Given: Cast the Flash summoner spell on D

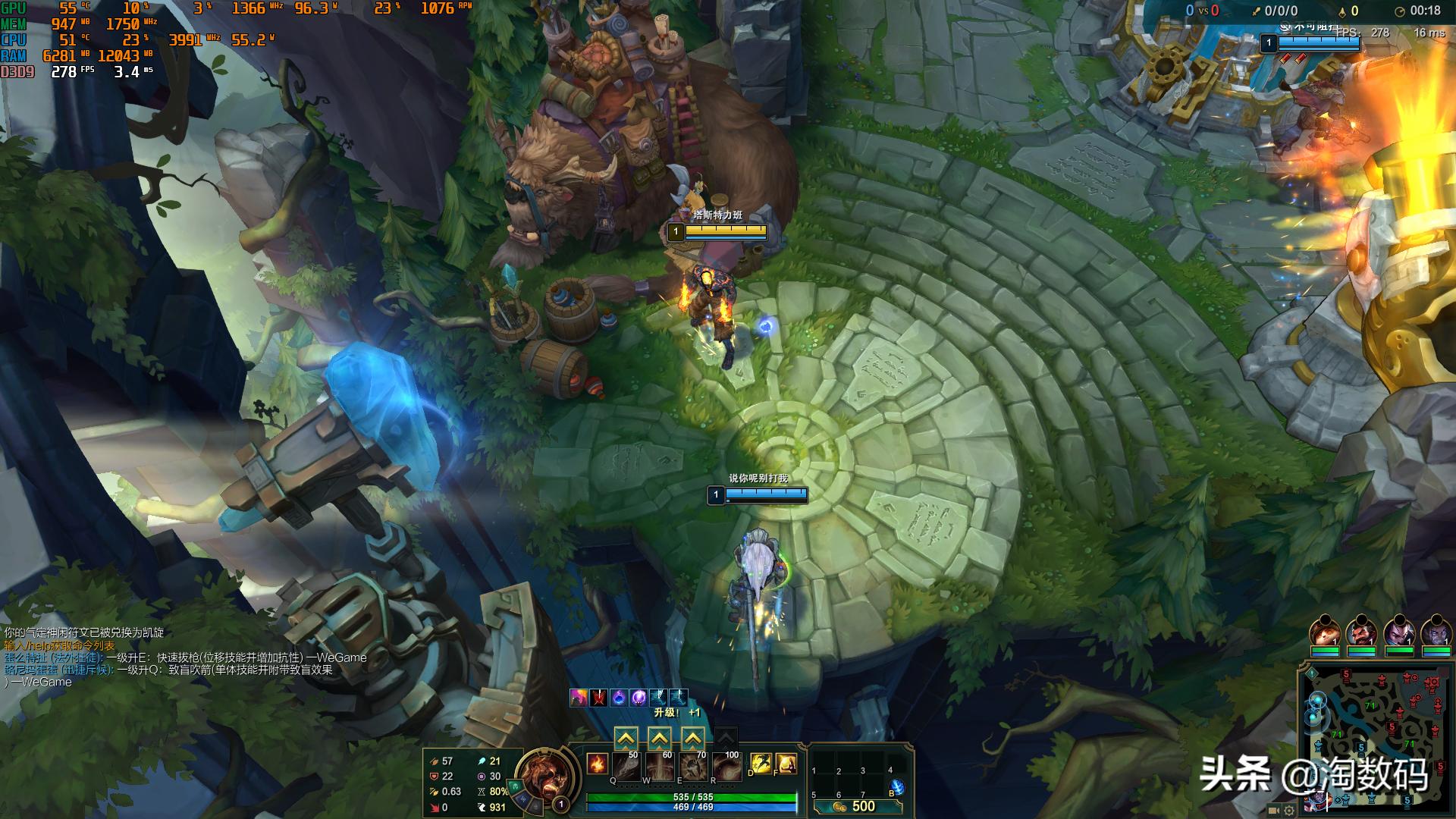Looking at the screenshot, I should pyautogui.click(x=761, y=764).
